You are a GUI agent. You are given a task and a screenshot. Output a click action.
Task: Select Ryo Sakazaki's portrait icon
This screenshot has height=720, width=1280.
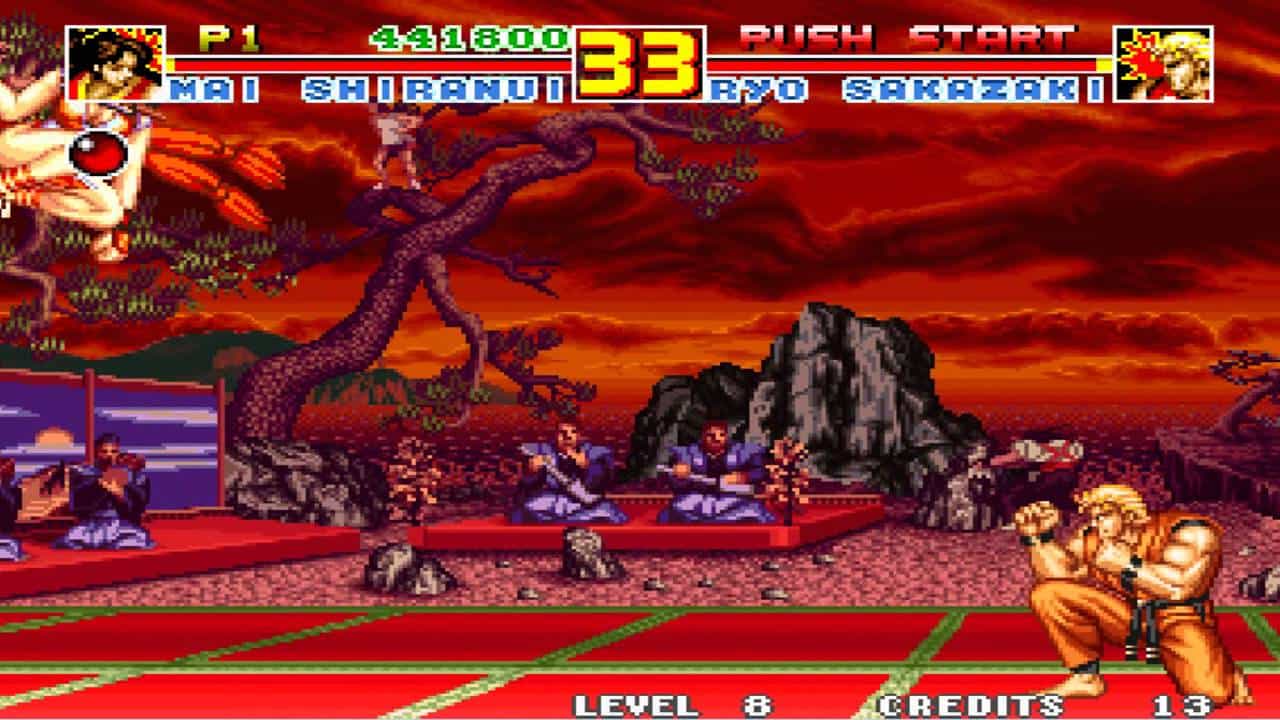coord(1164,64)
